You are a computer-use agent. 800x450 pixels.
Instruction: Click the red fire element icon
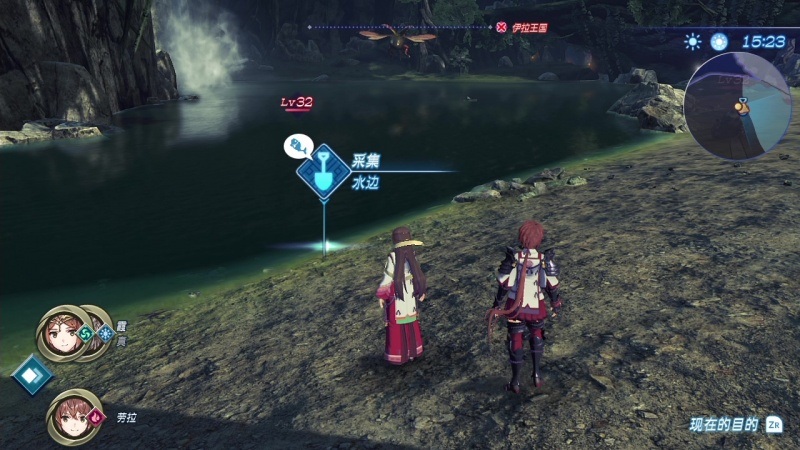(97, 413)
